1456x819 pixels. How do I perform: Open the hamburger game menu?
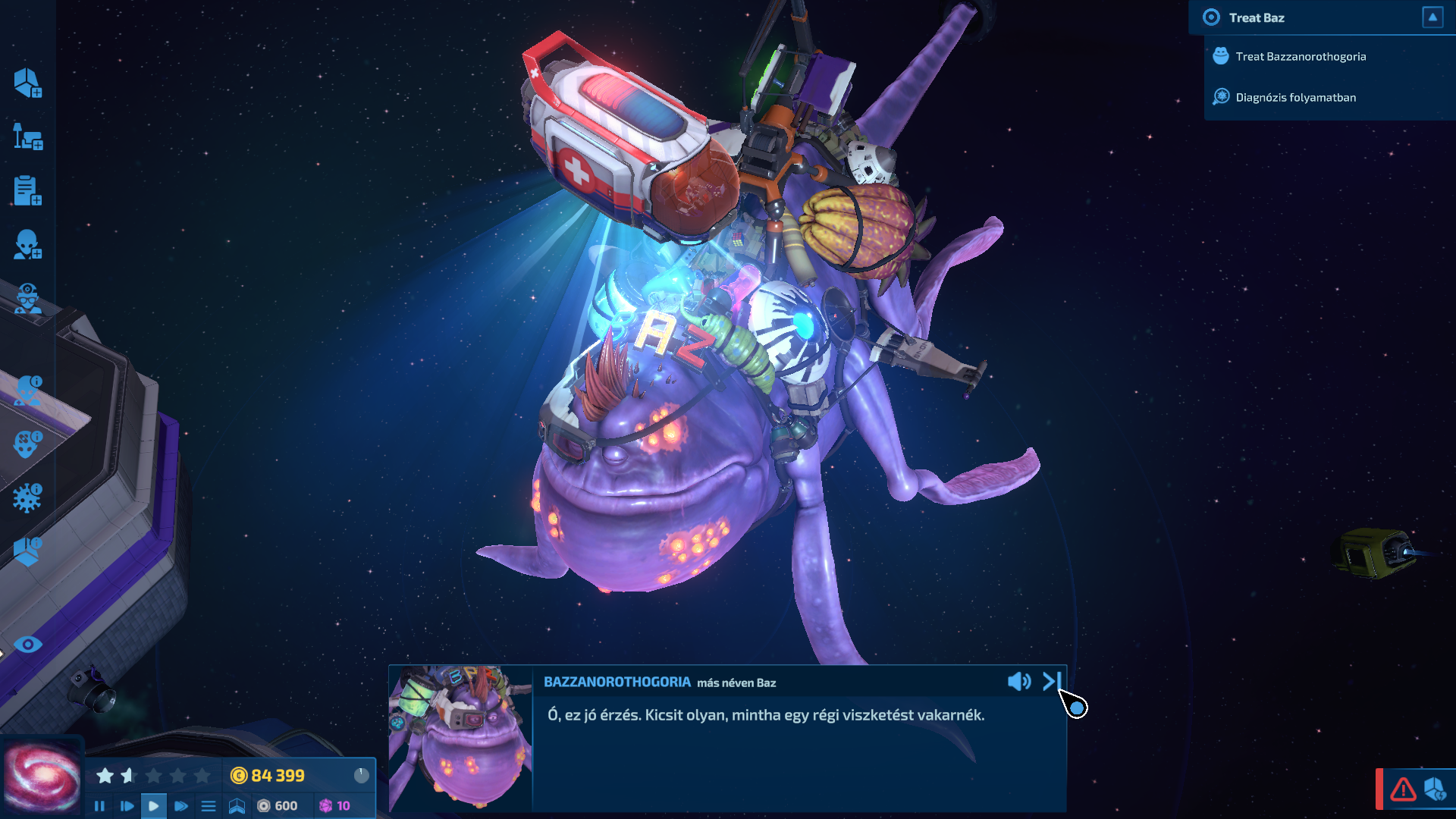click(209, 806)
